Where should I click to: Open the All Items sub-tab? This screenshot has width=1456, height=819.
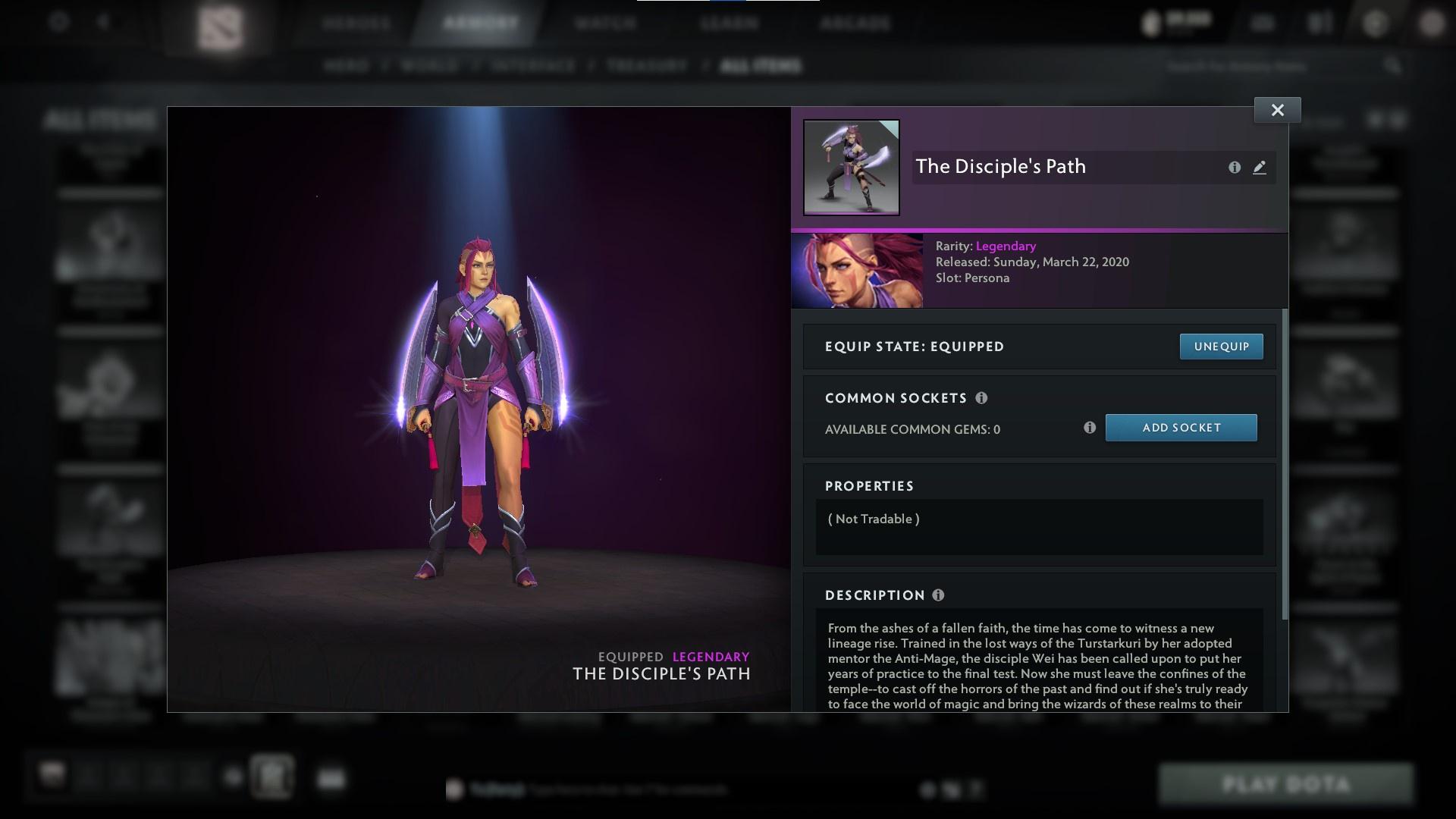[761, 66]
